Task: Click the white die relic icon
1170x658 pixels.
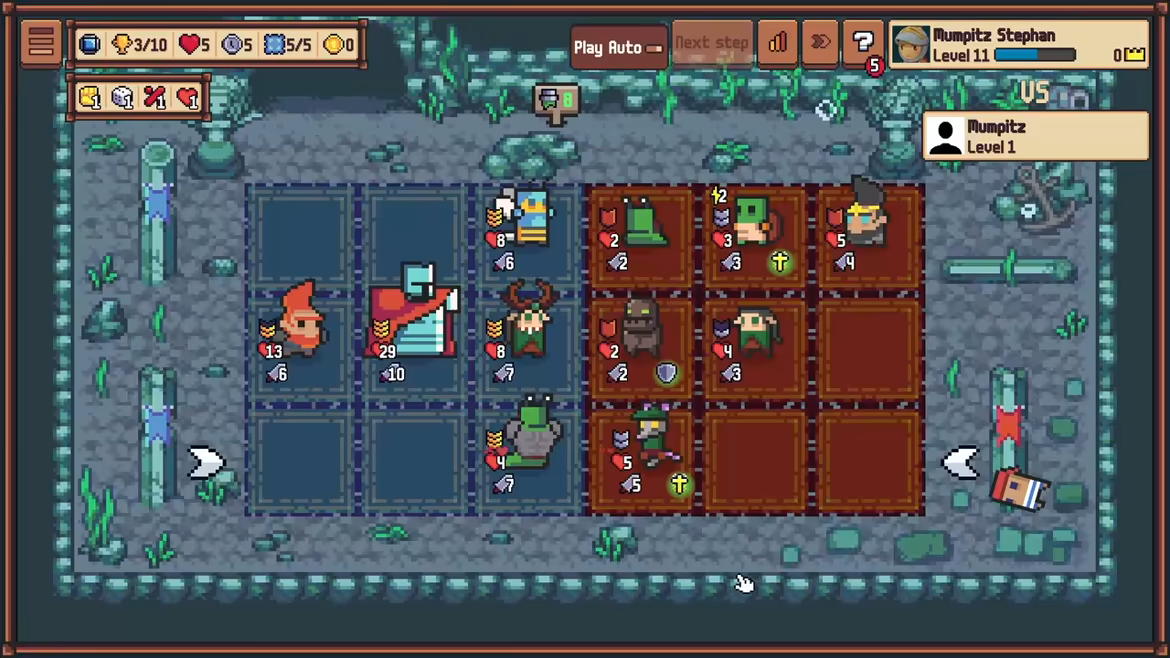Action: [x=122, y=98]
